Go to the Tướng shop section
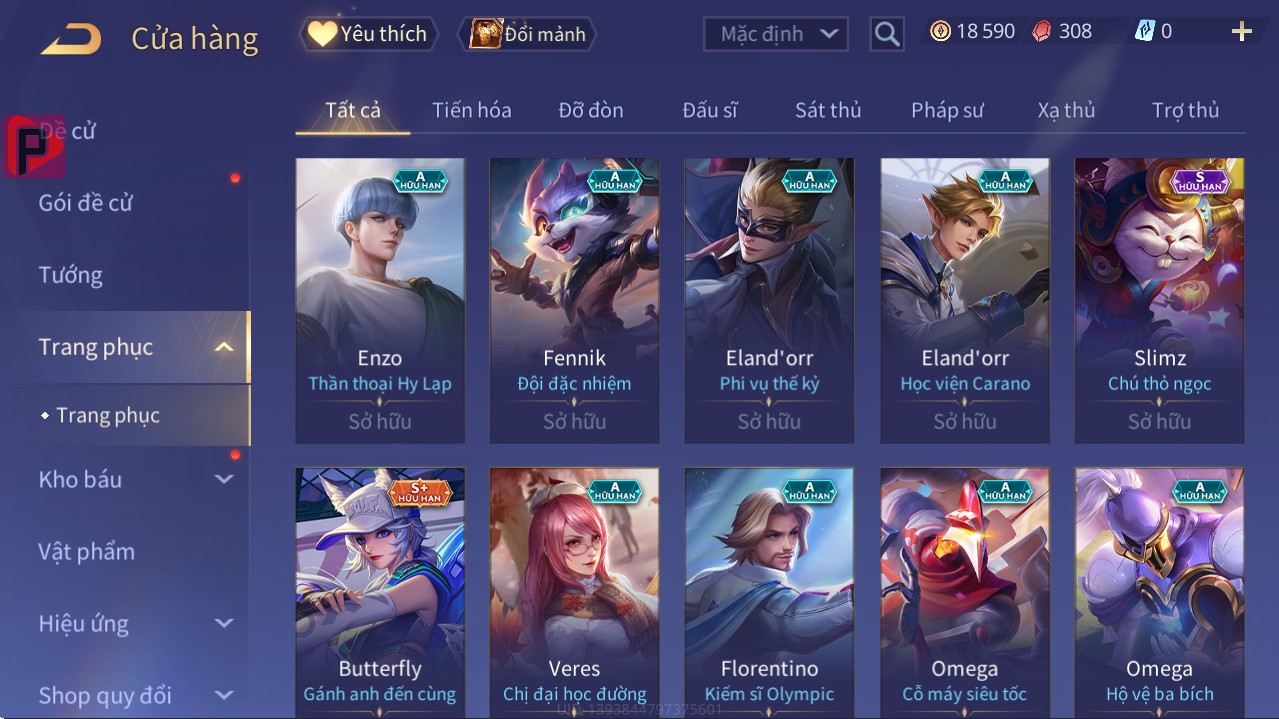Viewport: 1279px width, 719px height. pyautogui.click(x=71, y=275)
